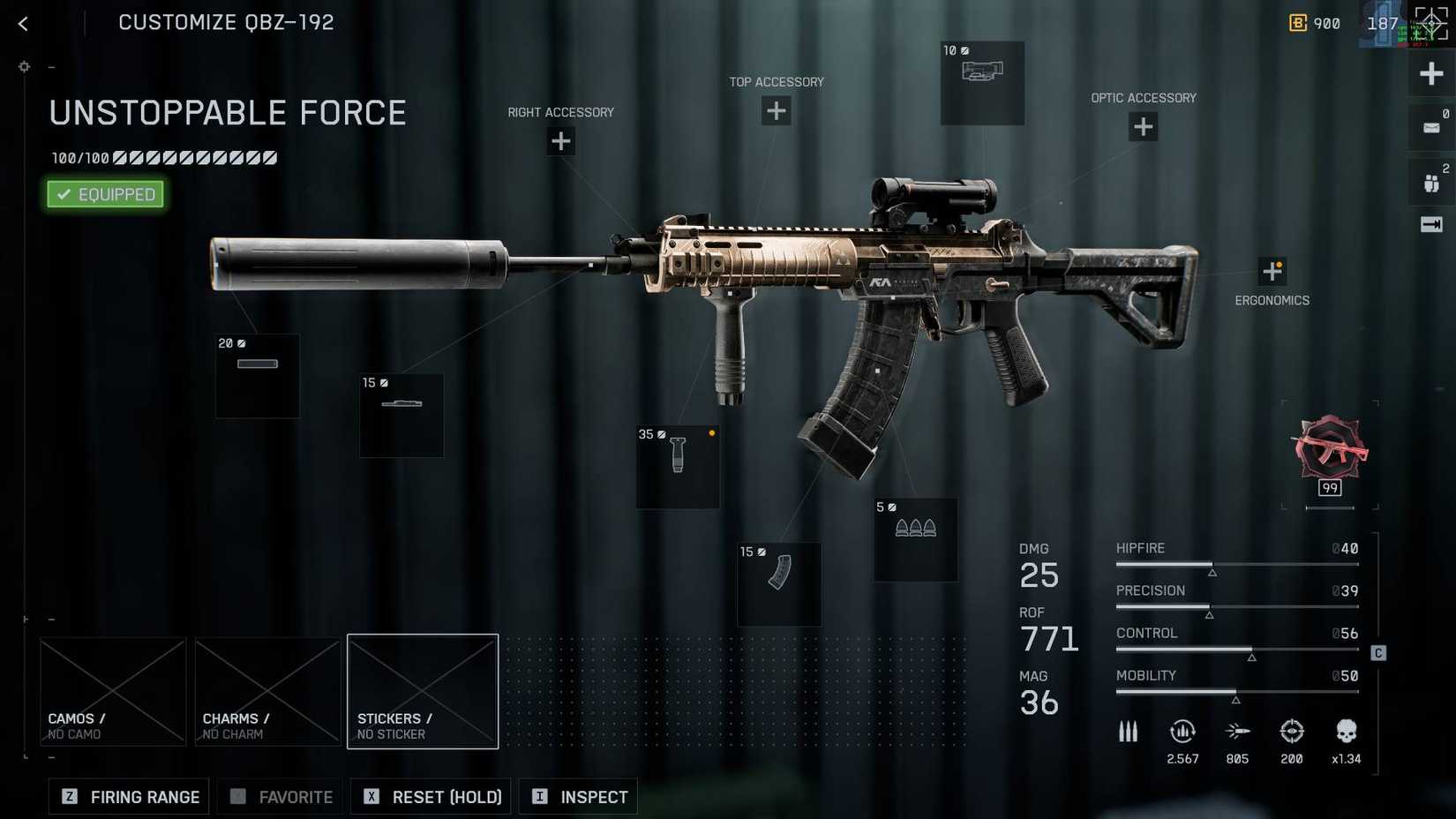Click the squad icon showing 2 members
The height and width of the screenshot is (819, 1456).
click(1431, 181)
